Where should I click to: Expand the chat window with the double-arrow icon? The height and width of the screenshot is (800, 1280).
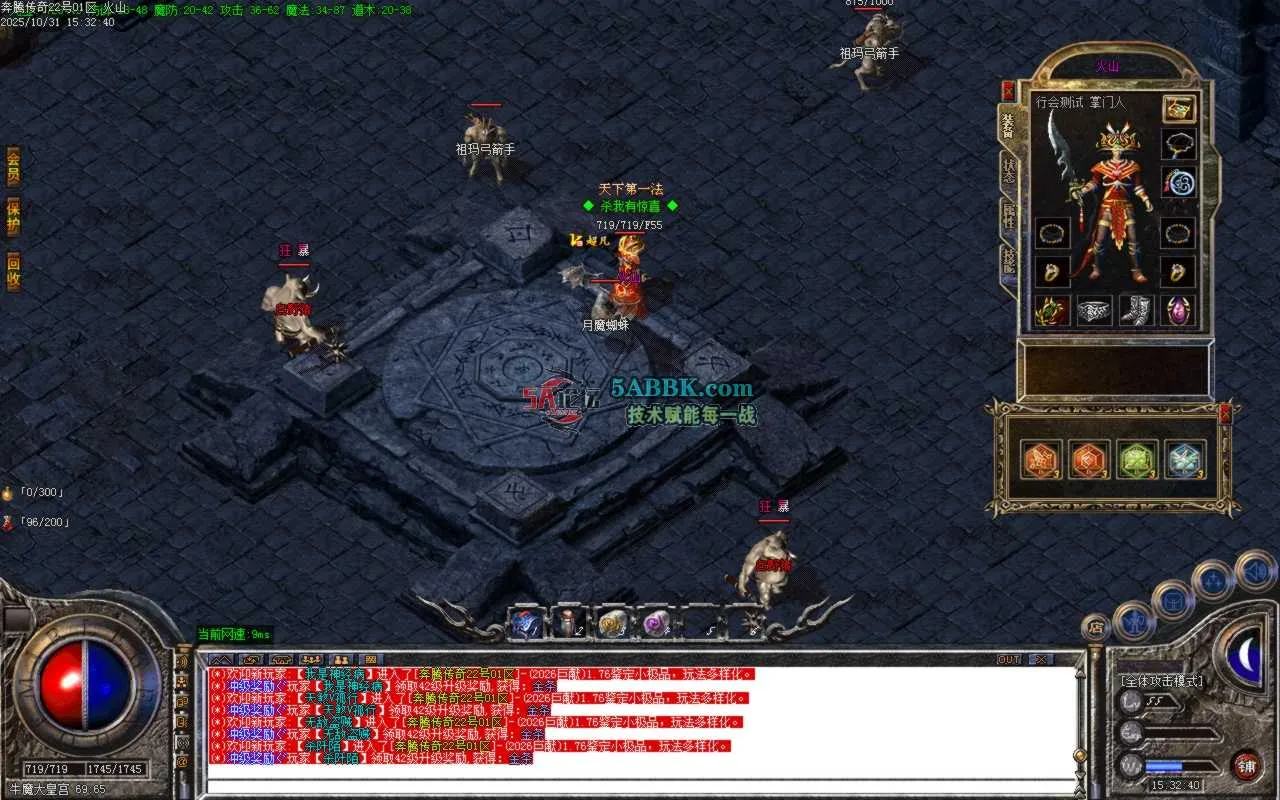click(x=221, y=659)
